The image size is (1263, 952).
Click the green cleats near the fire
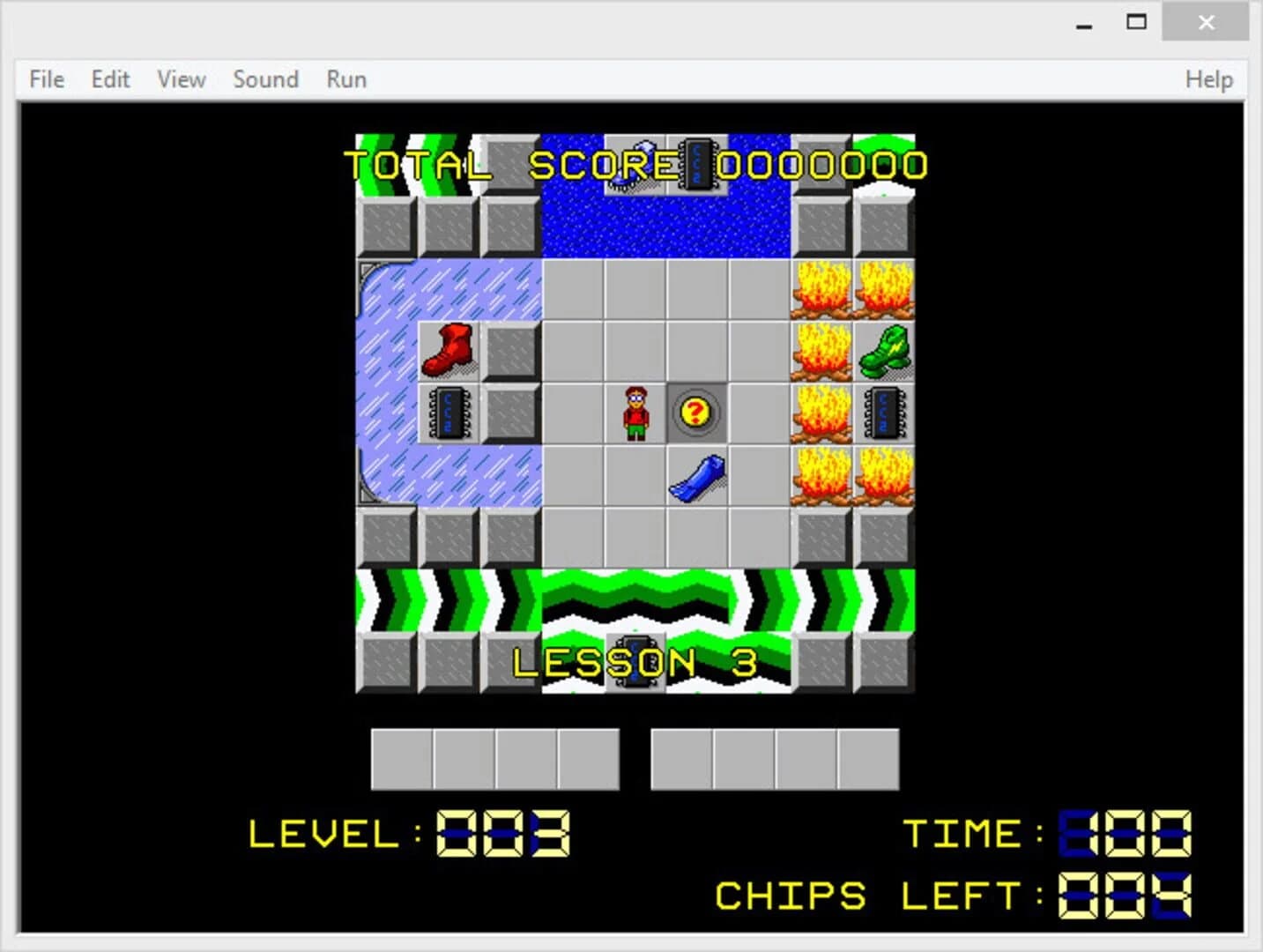[x=884, y=351]
